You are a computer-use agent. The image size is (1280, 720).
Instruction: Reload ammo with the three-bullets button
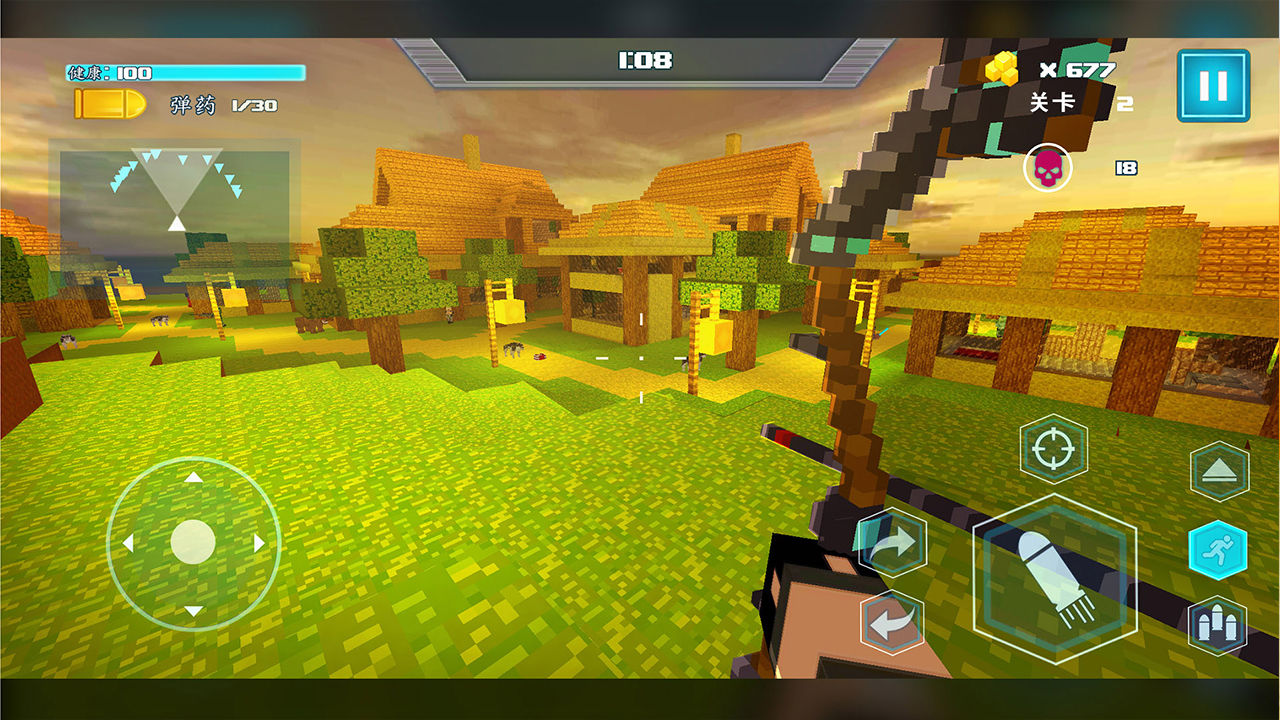click(x=1218, y=626)
